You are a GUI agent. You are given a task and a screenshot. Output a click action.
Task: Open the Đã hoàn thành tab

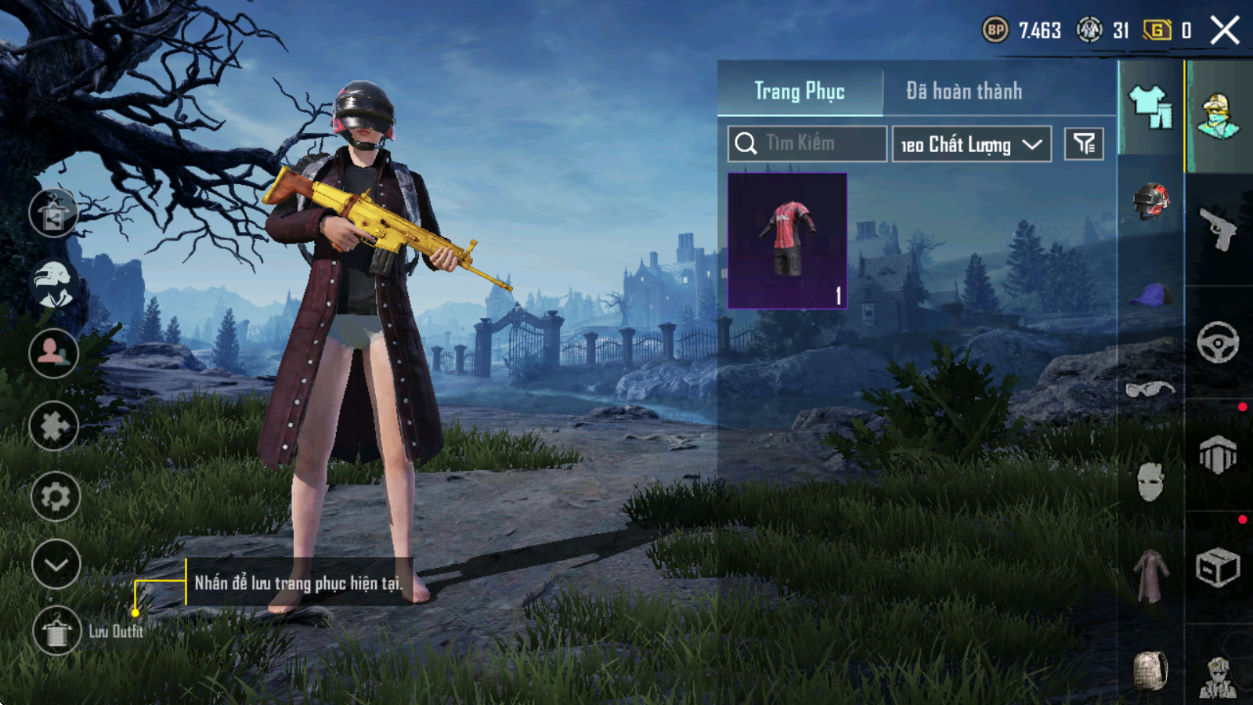click(964, 91)
